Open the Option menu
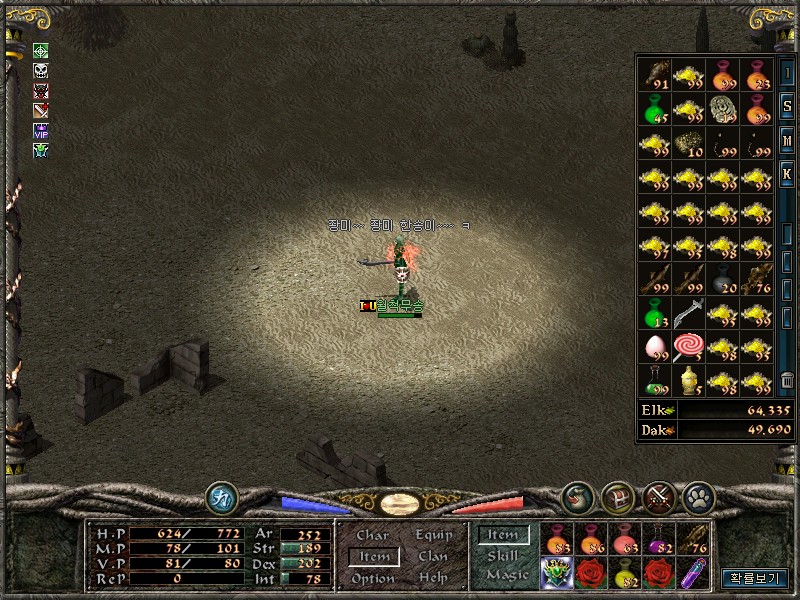Screen dimensions: 800x600 point(373,578)
